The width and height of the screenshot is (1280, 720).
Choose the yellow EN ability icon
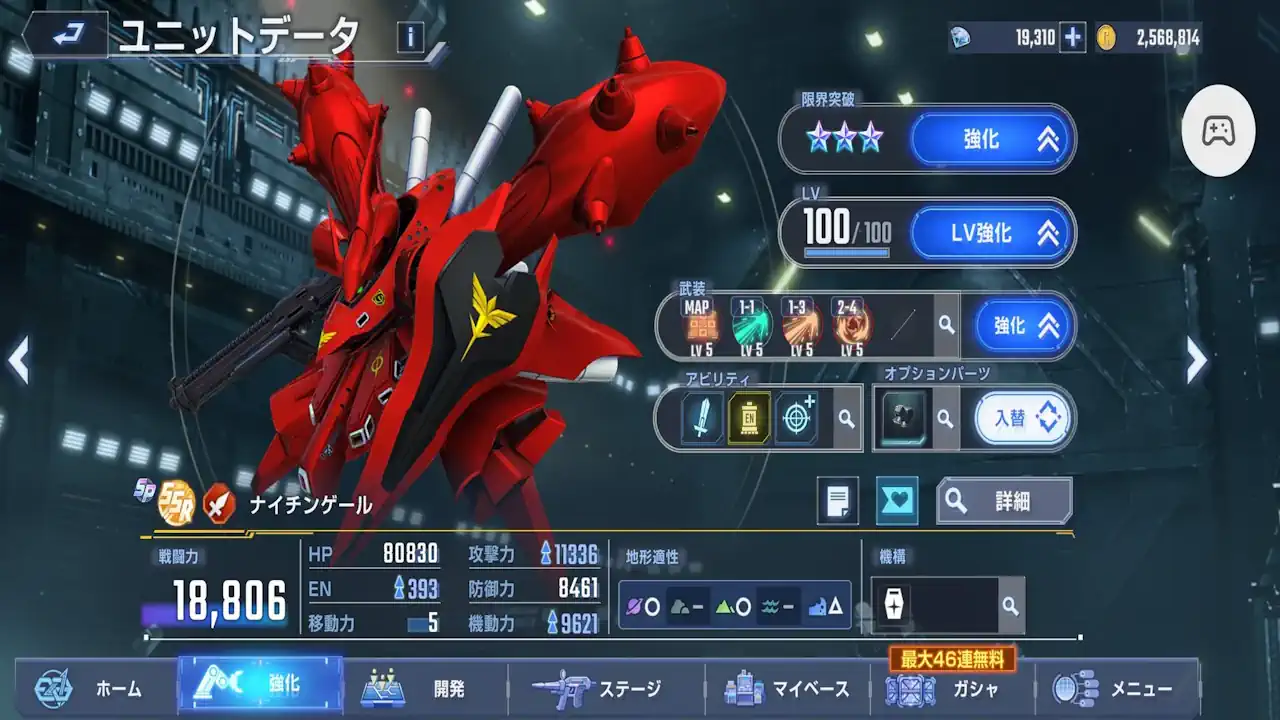(x=749, y=417)
